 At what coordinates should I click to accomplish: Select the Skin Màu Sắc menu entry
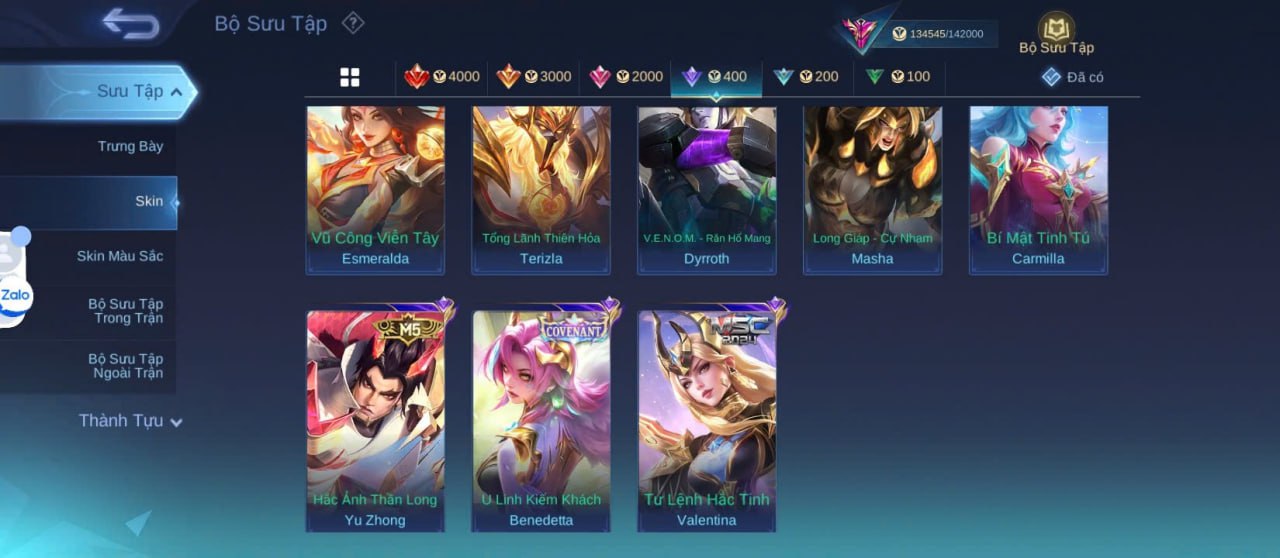pos(119,256)
